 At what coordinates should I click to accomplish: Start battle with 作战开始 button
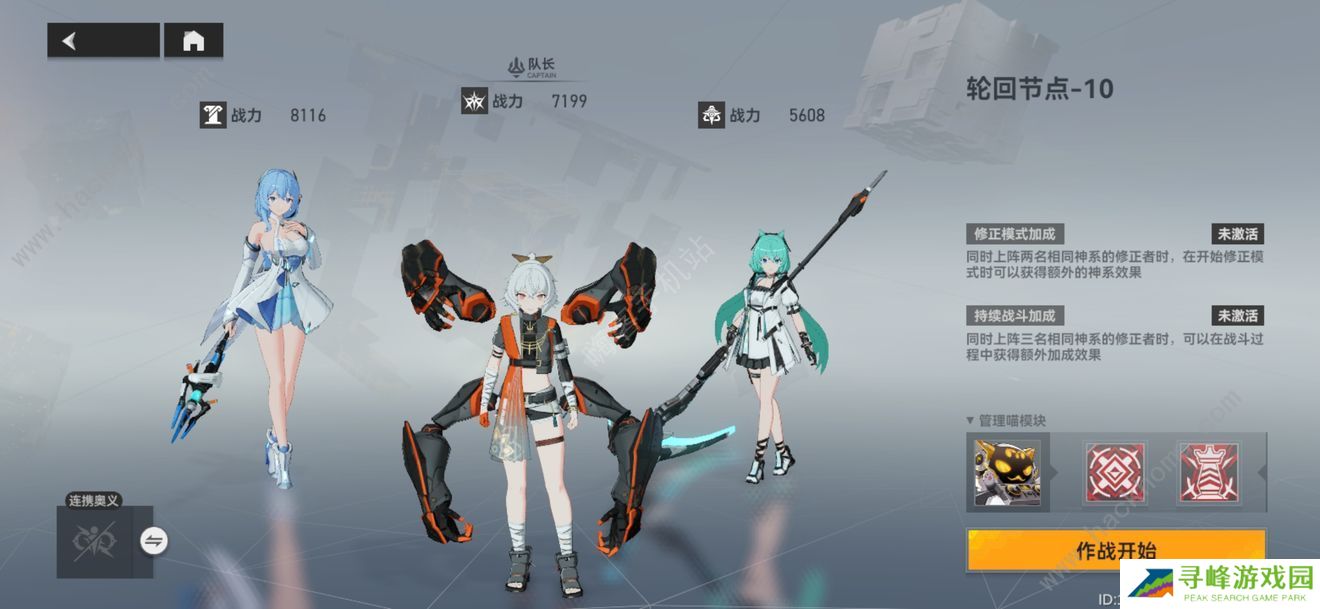click(x=1115, y=551)
